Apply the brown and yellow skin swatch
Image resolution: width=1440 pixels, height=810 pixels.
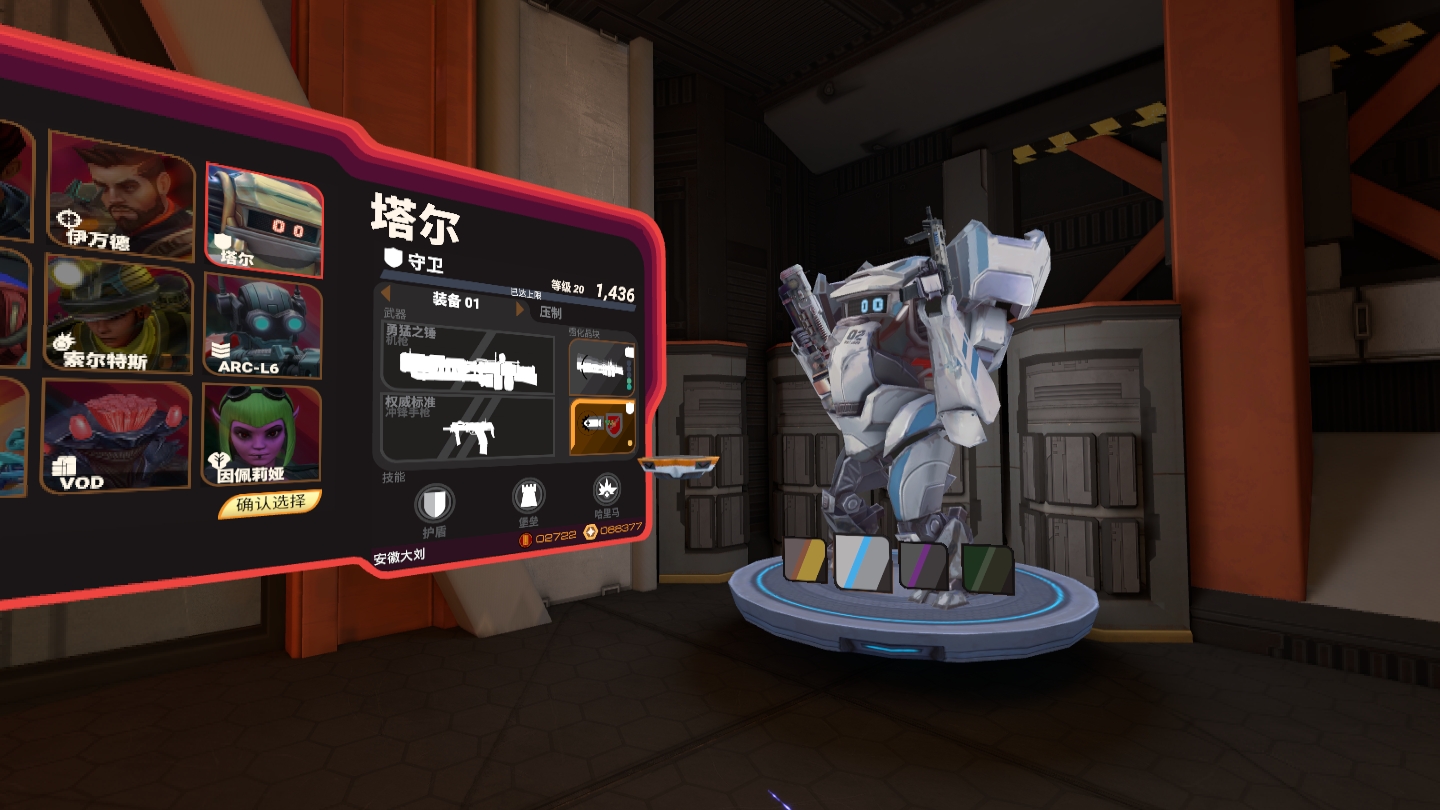tap(805, 561)
